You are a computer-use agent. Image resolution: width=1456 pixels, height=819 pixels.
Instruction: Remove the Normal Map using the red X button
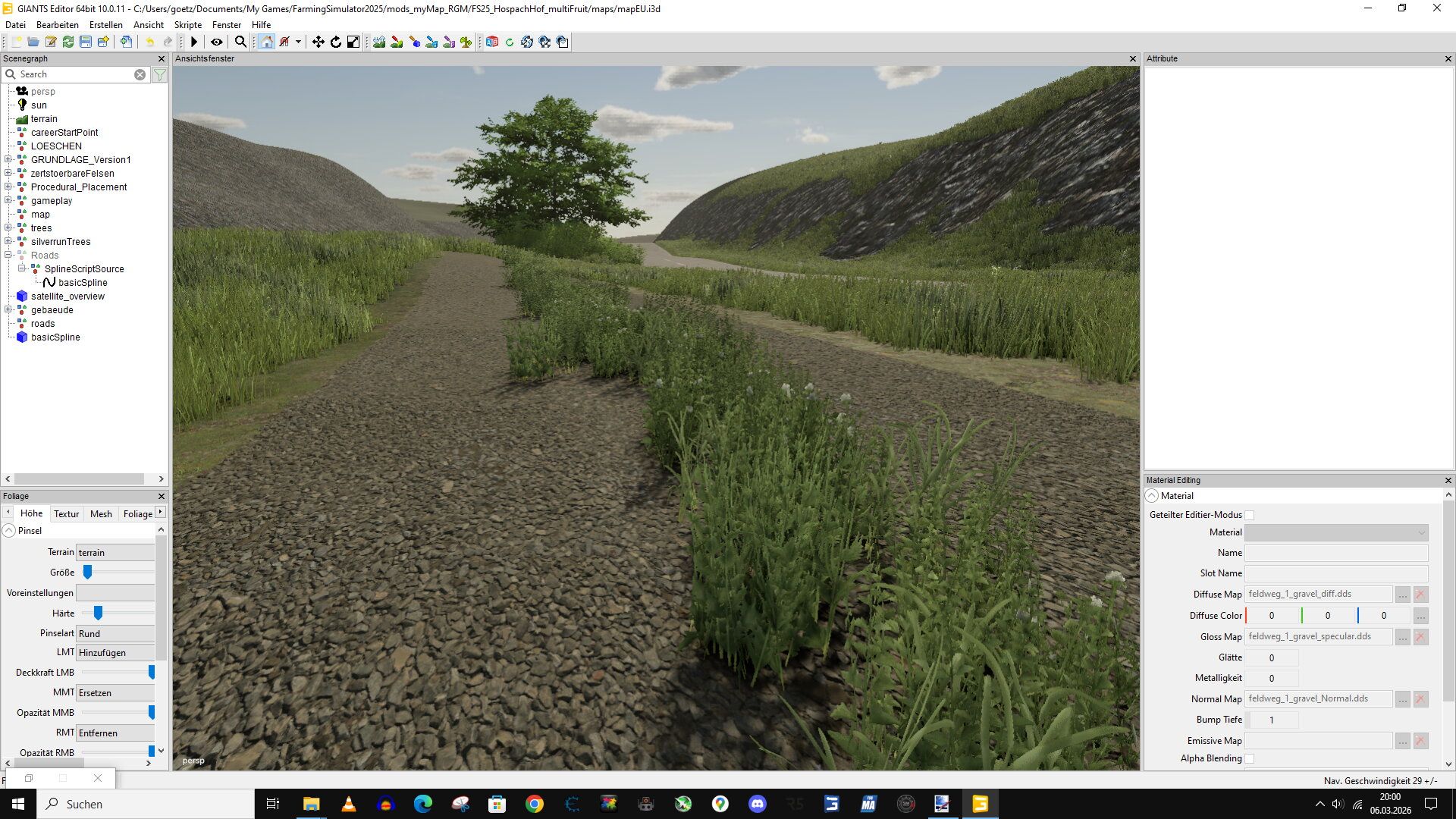click(x=1420, y=698)
